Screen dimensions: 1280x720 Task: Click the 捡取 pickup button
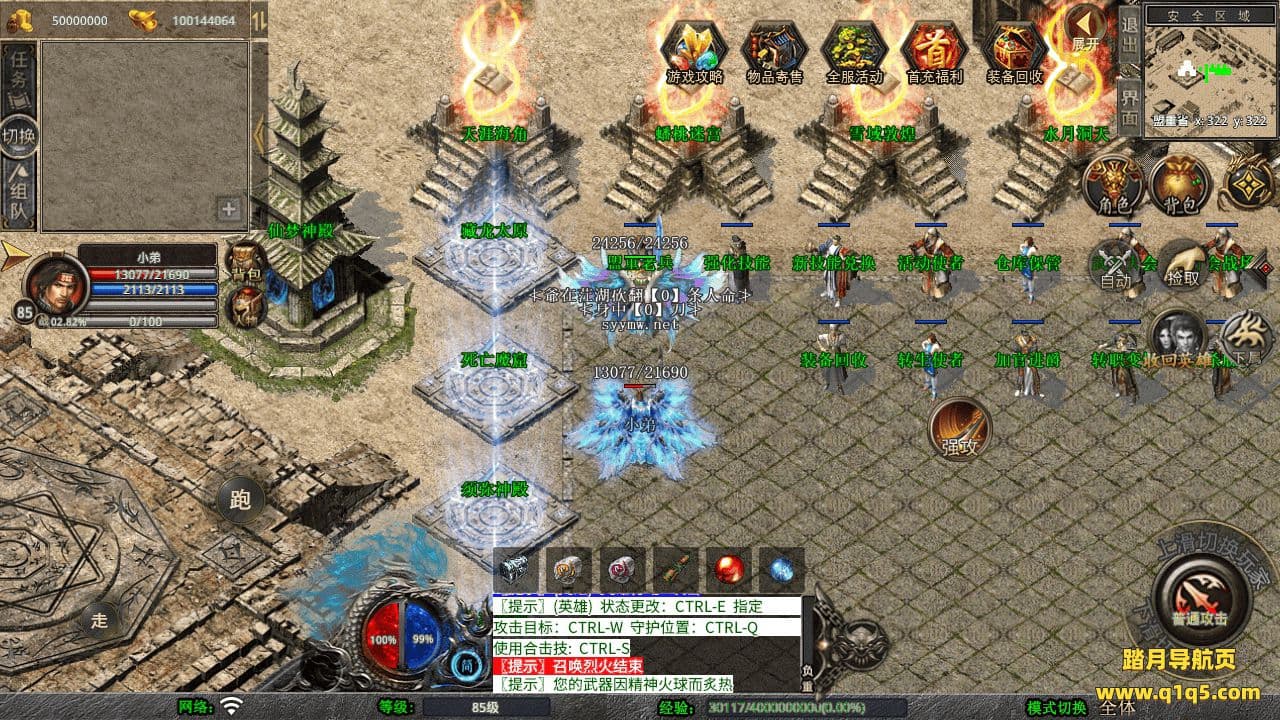[x=1183, y=265]
